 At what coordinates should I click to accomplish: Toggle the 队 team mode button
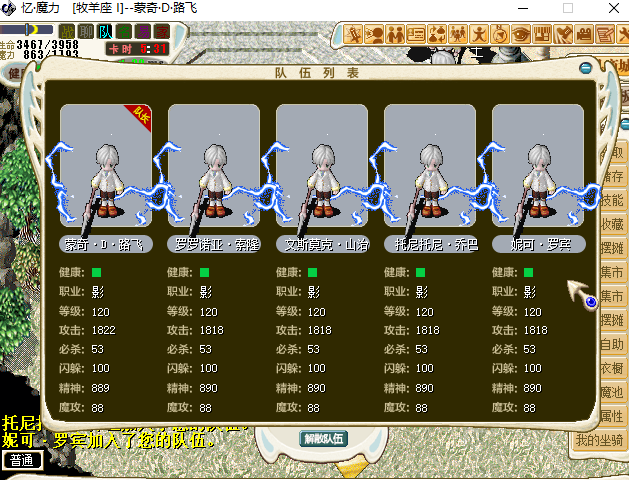[x=104, y=32]
